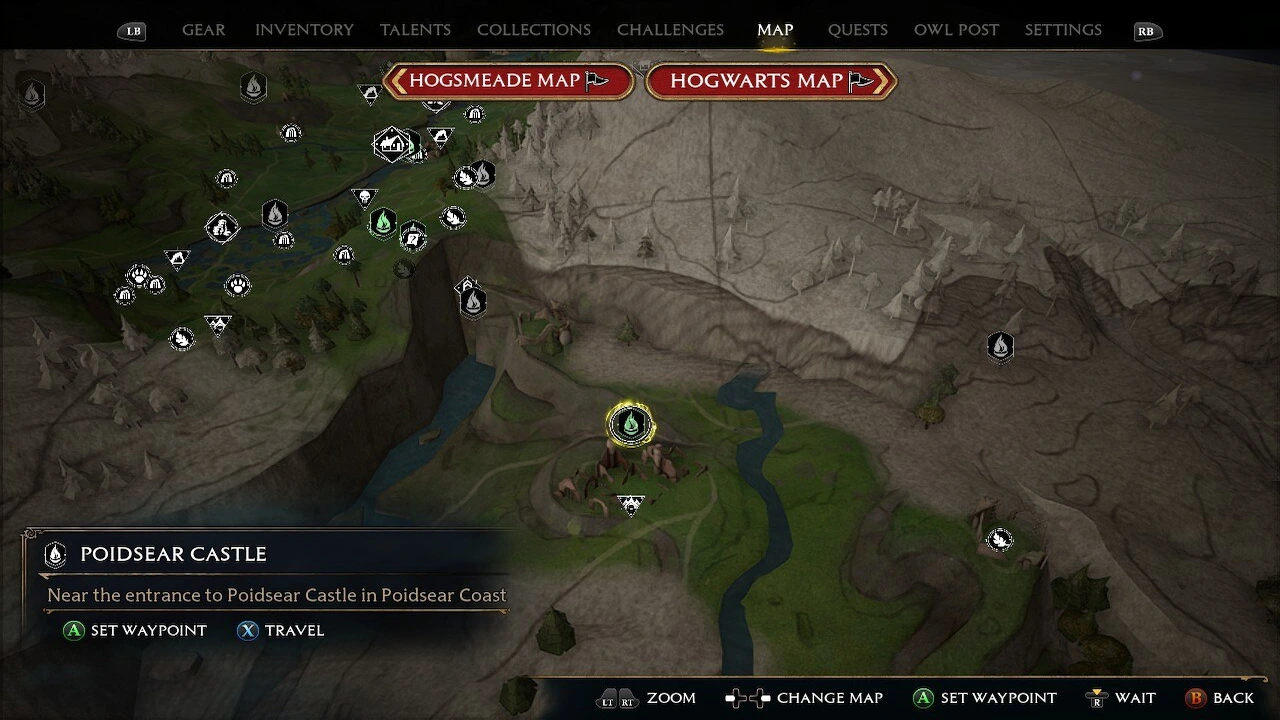Open the Talents tab
This screenshot has width=1280, height=720.
pyautogui.click(x=415, y=30)
